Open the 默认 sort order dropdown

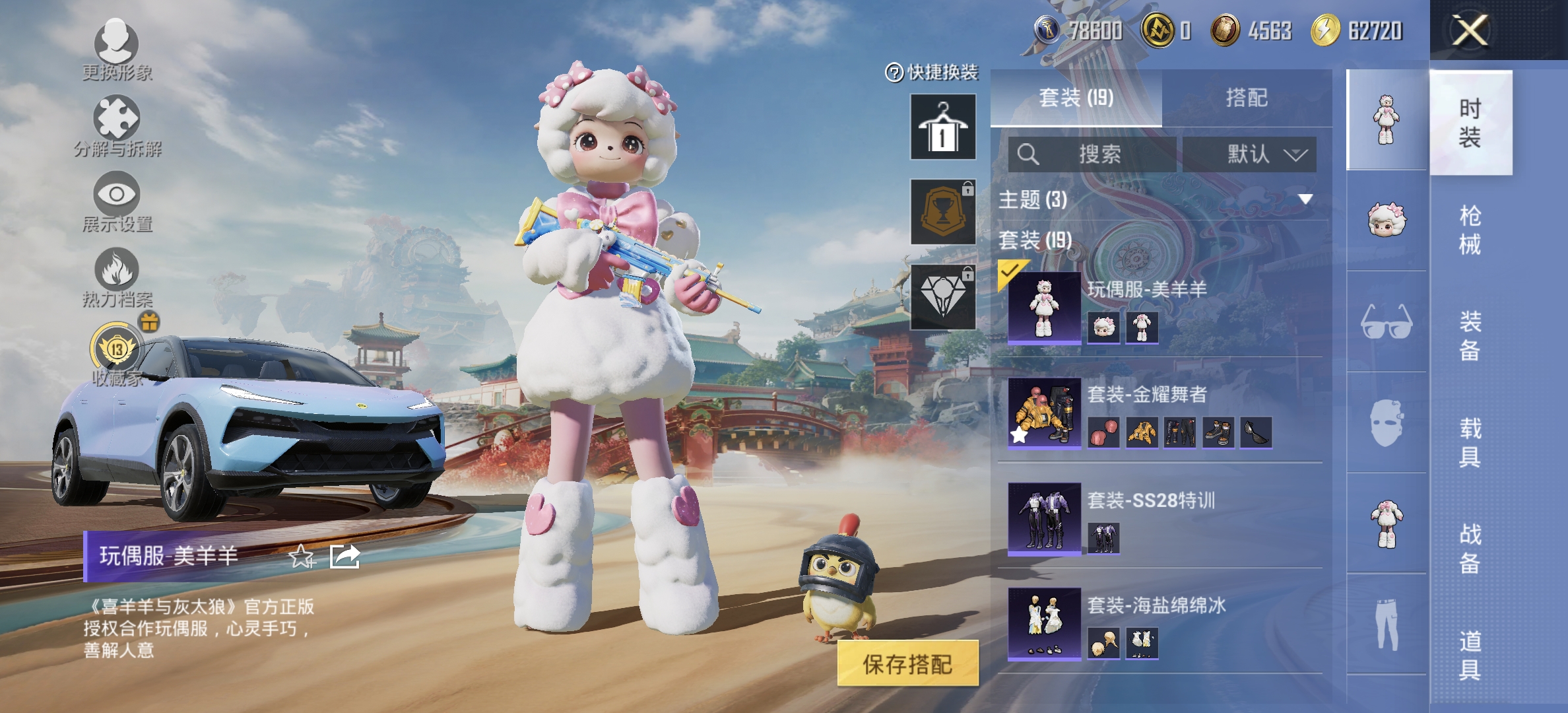click(1249, 156)
